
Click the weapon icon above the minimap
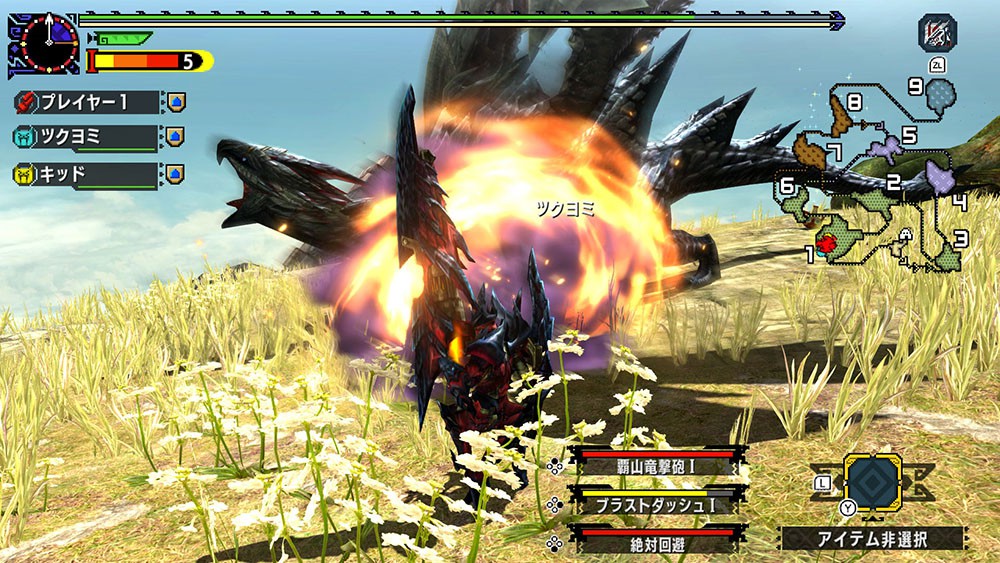937,33
